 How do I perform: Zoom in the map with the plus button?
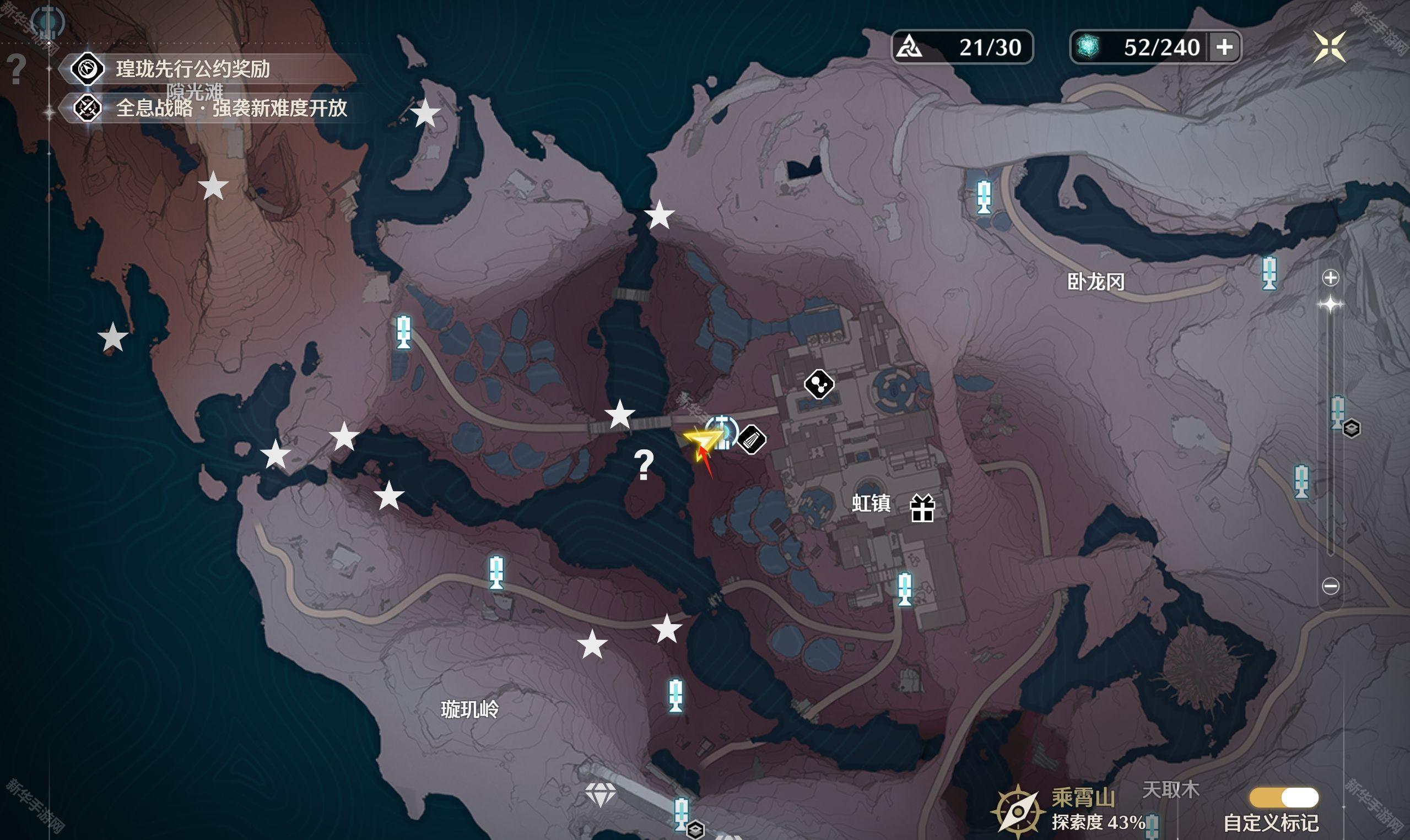click(x=1330, y=278)
